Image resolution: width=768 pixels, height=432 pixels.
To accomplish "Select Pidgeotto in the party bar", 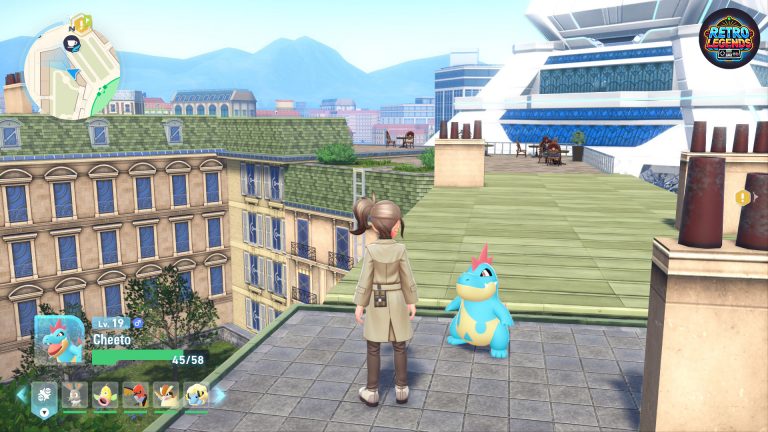I will [165, 395].
